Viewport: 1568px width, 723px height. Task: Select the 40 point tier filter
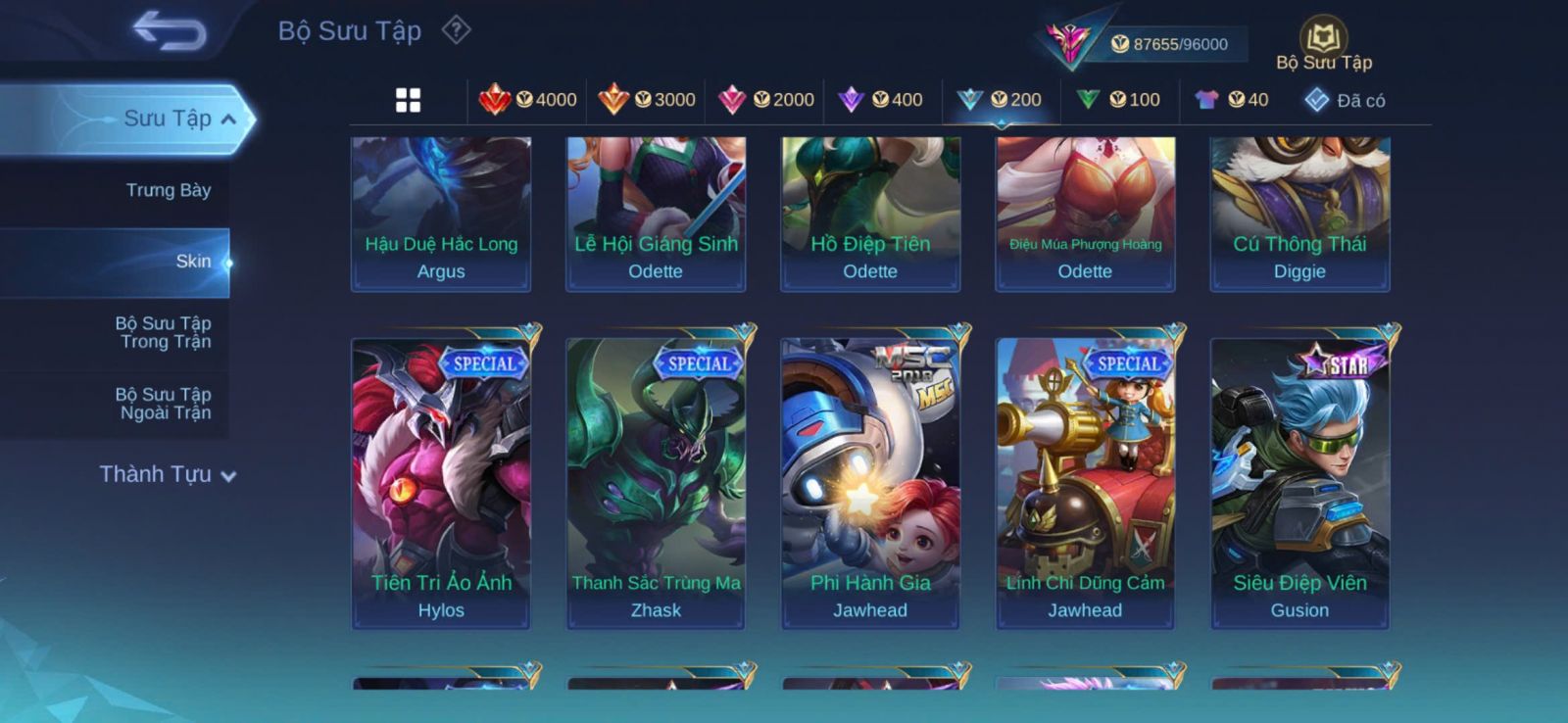click(1232, 100)
